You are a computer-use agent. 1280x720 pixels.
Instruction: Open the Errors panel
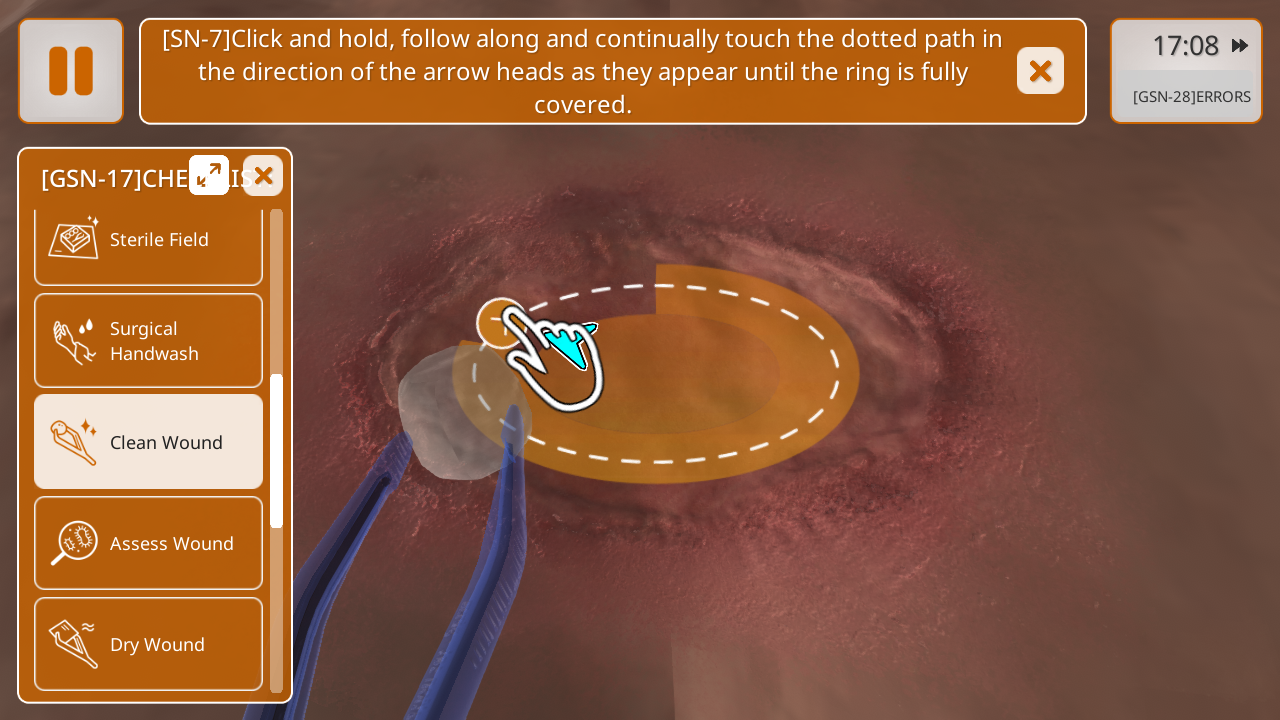[x=1191, y=97]
